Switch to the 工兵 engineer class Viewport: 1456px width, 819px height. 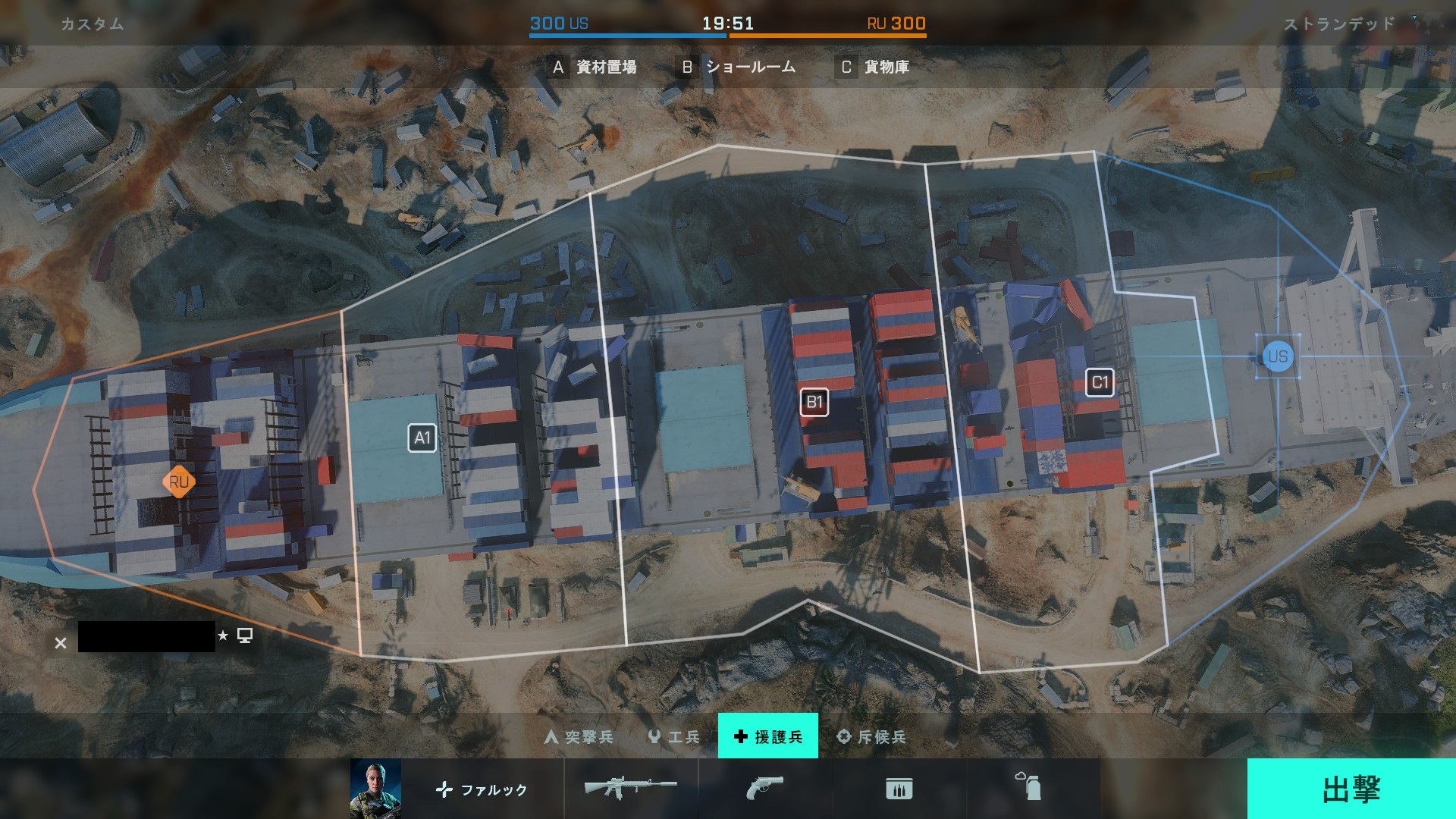(x=674, y=736)
